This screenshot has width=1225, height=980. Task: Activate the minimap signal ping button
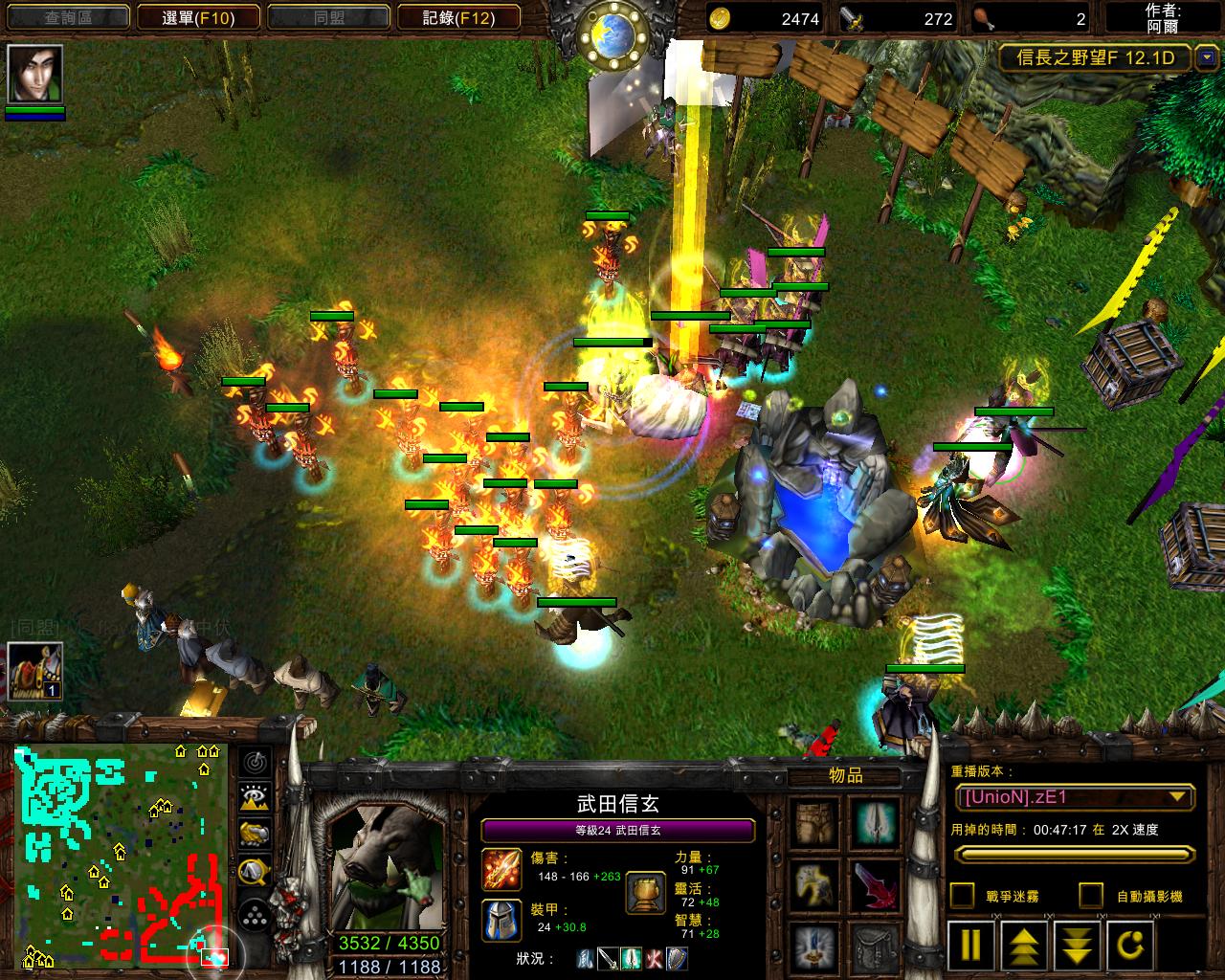click(254, 763)
